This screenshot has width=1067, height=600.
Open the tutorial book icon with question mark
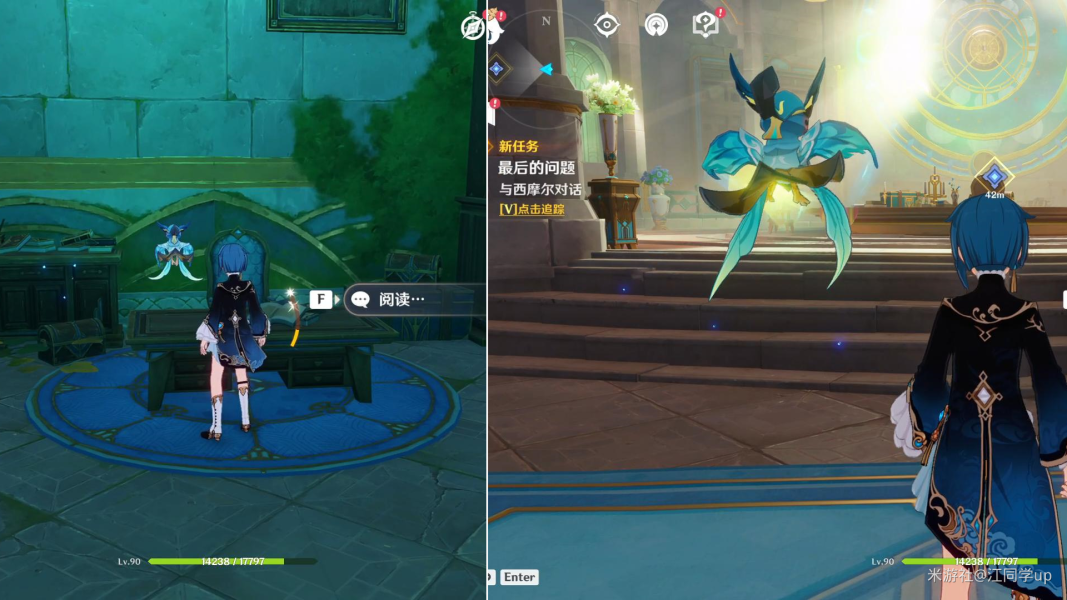[705, 25]
